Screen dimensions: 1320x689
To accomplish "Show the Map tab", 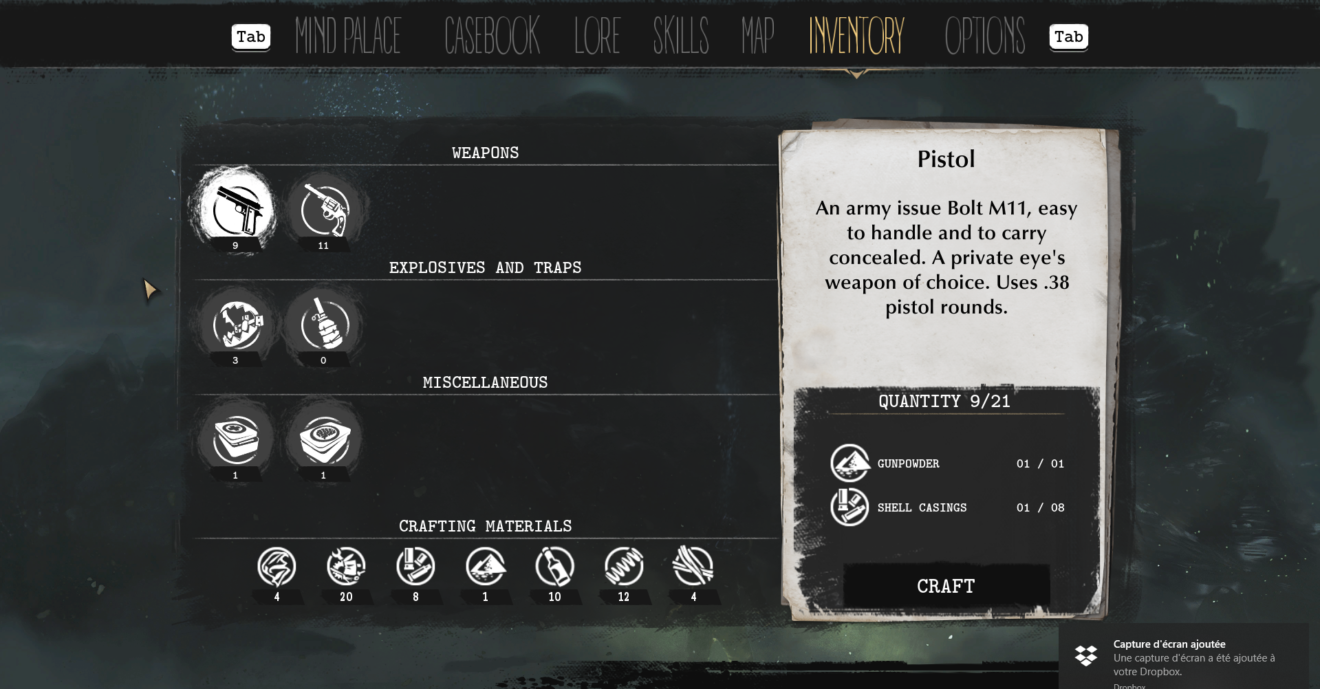I will click(758, 37).
